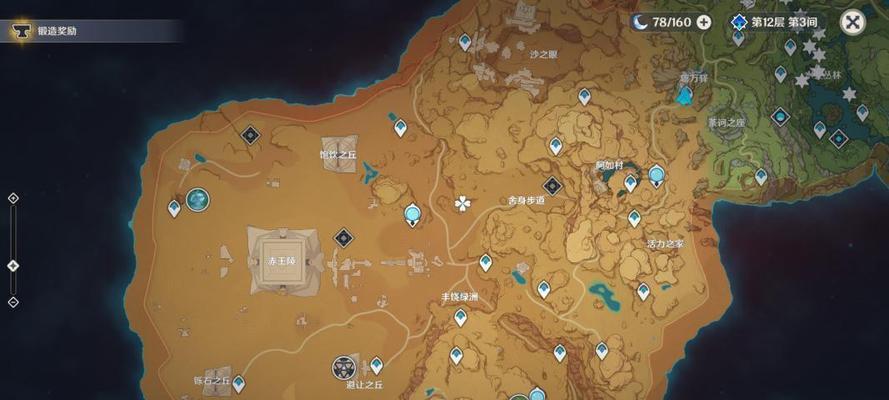
Task: Select the four-leaf sigil marker near 舍身步道
Action: coord(462,204)
